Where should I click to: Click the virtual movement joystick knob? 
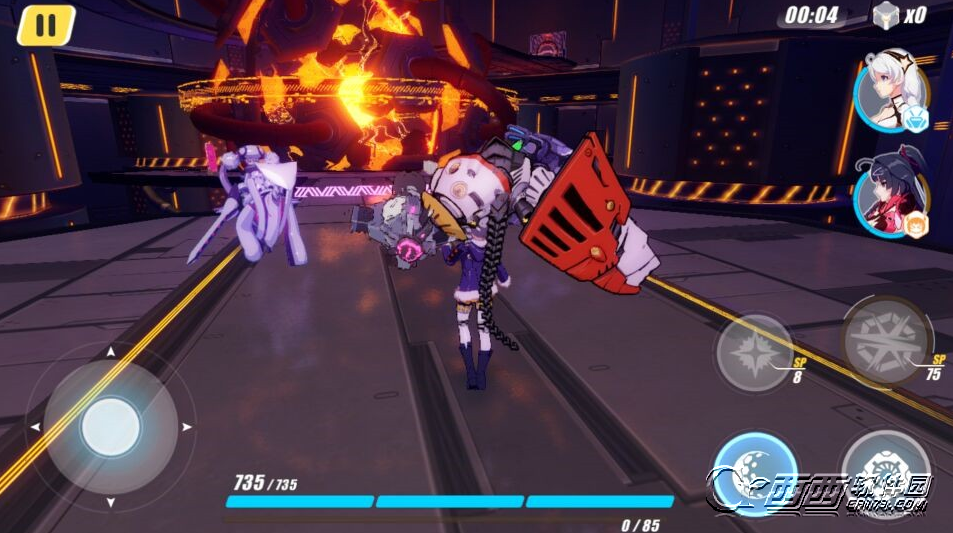110,427
